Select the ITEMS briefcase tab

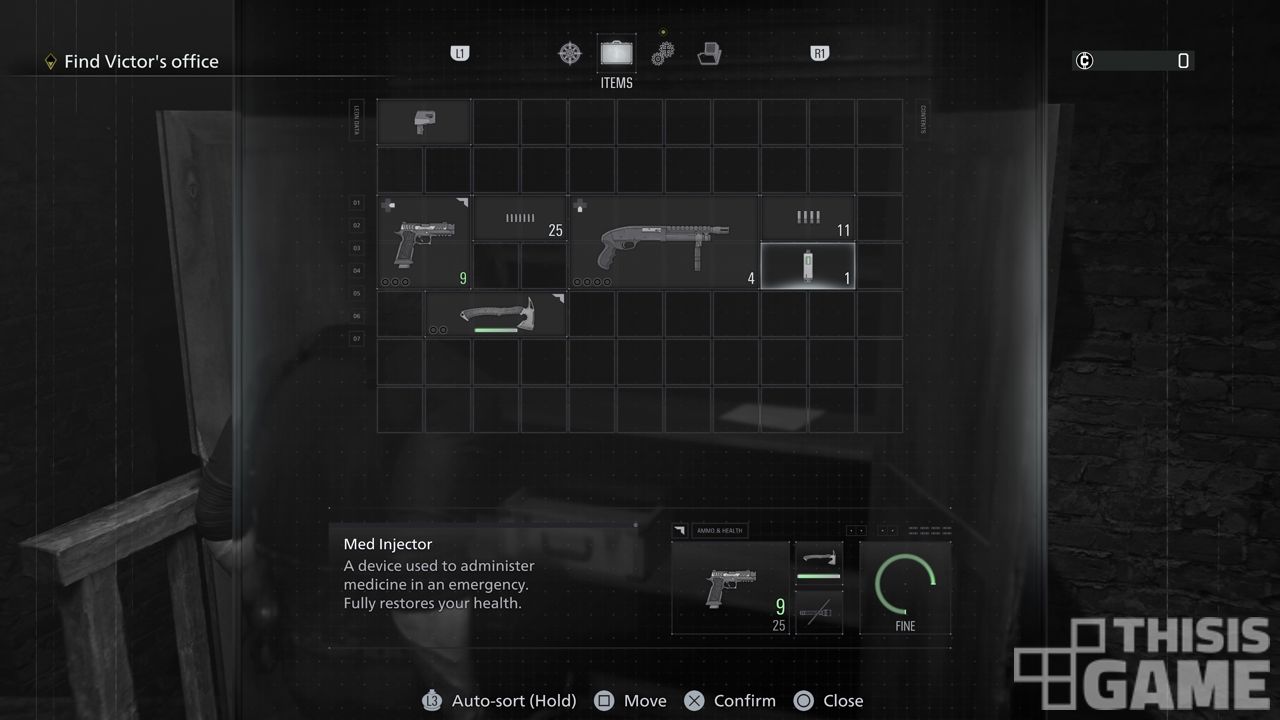click(x=617, y=53)
